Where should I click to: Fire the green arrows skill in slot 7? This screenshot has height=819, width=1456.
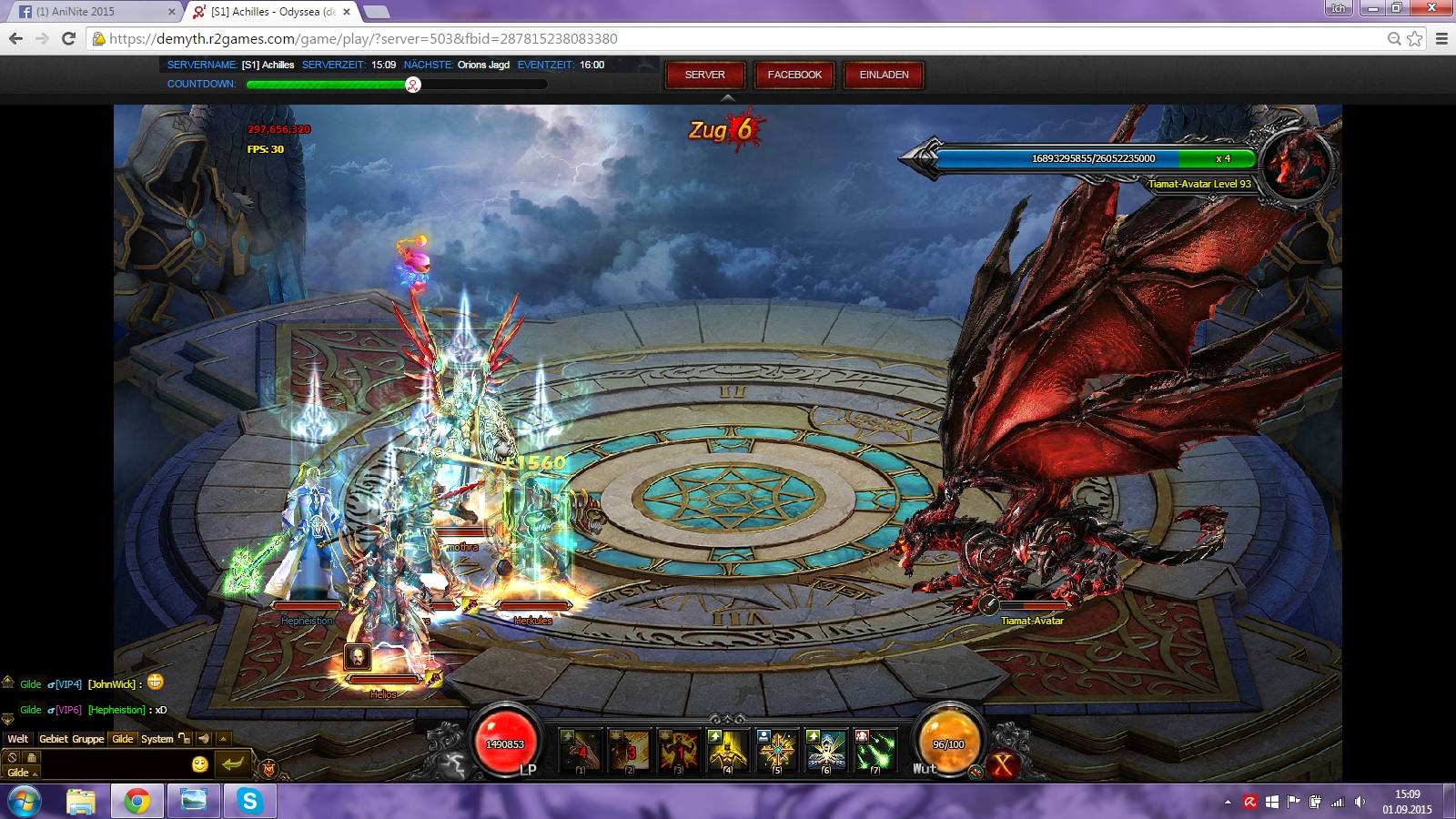[x=875, y=751]
